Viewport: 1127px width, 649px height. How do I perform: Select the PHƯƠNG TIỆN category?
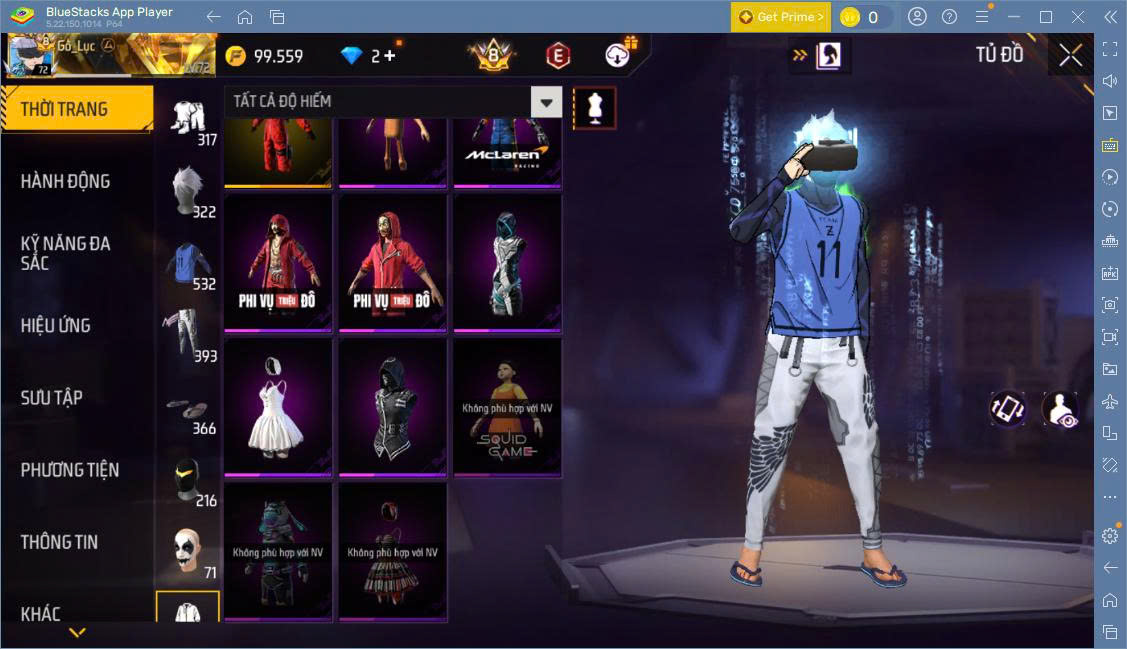tap(70, 469)
